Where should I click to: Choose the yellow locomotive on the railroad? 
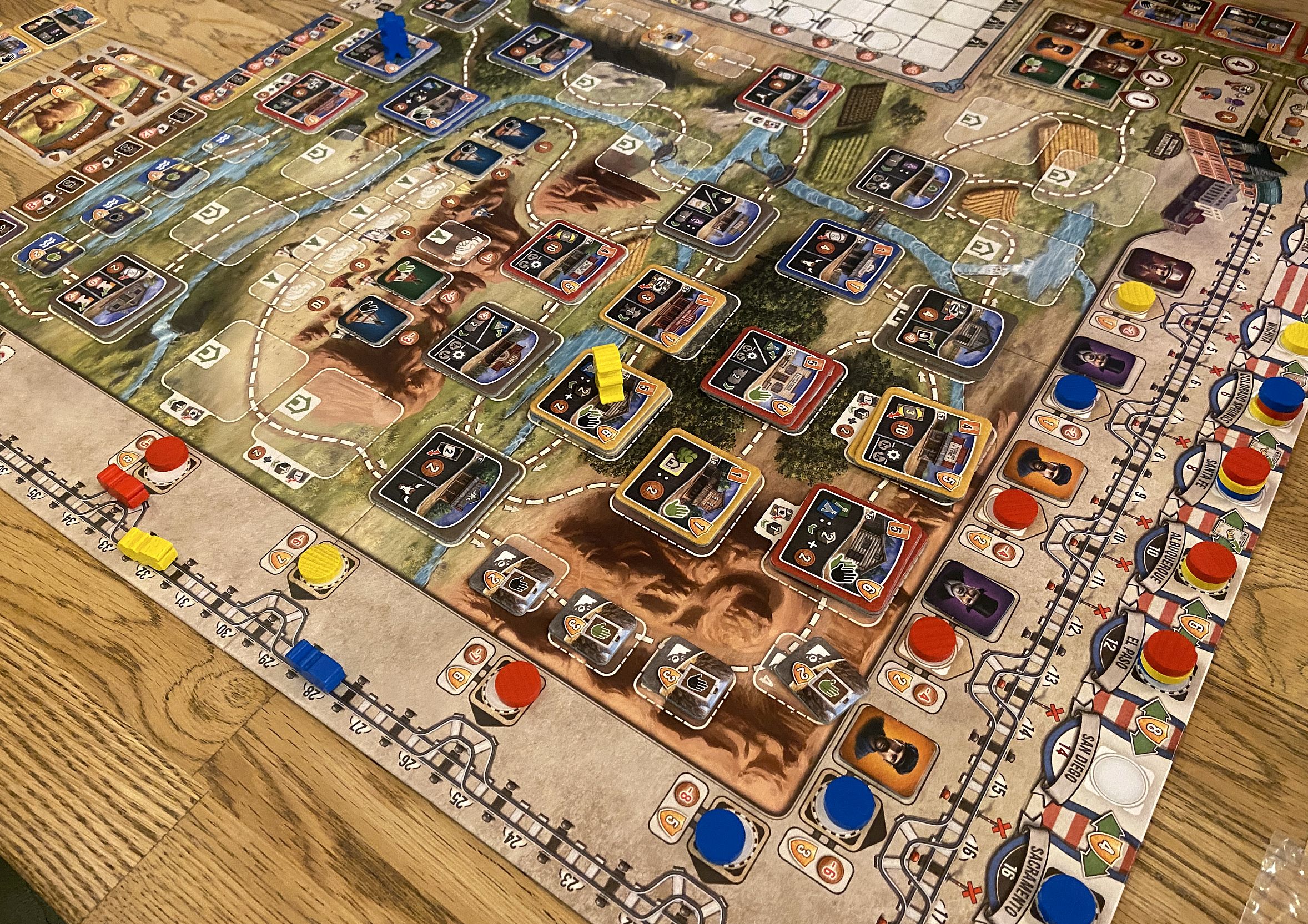click(x=147, y=548)
